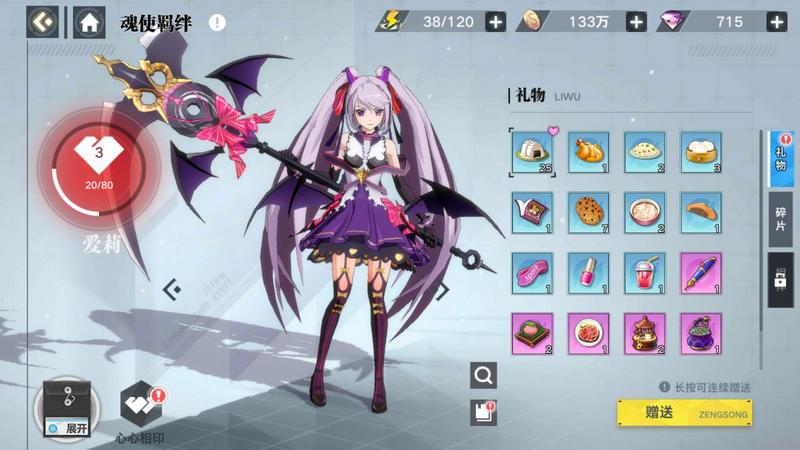800x450 pixels.
Task: Give the gift with the 赠送 button
Action: point(684,411)
